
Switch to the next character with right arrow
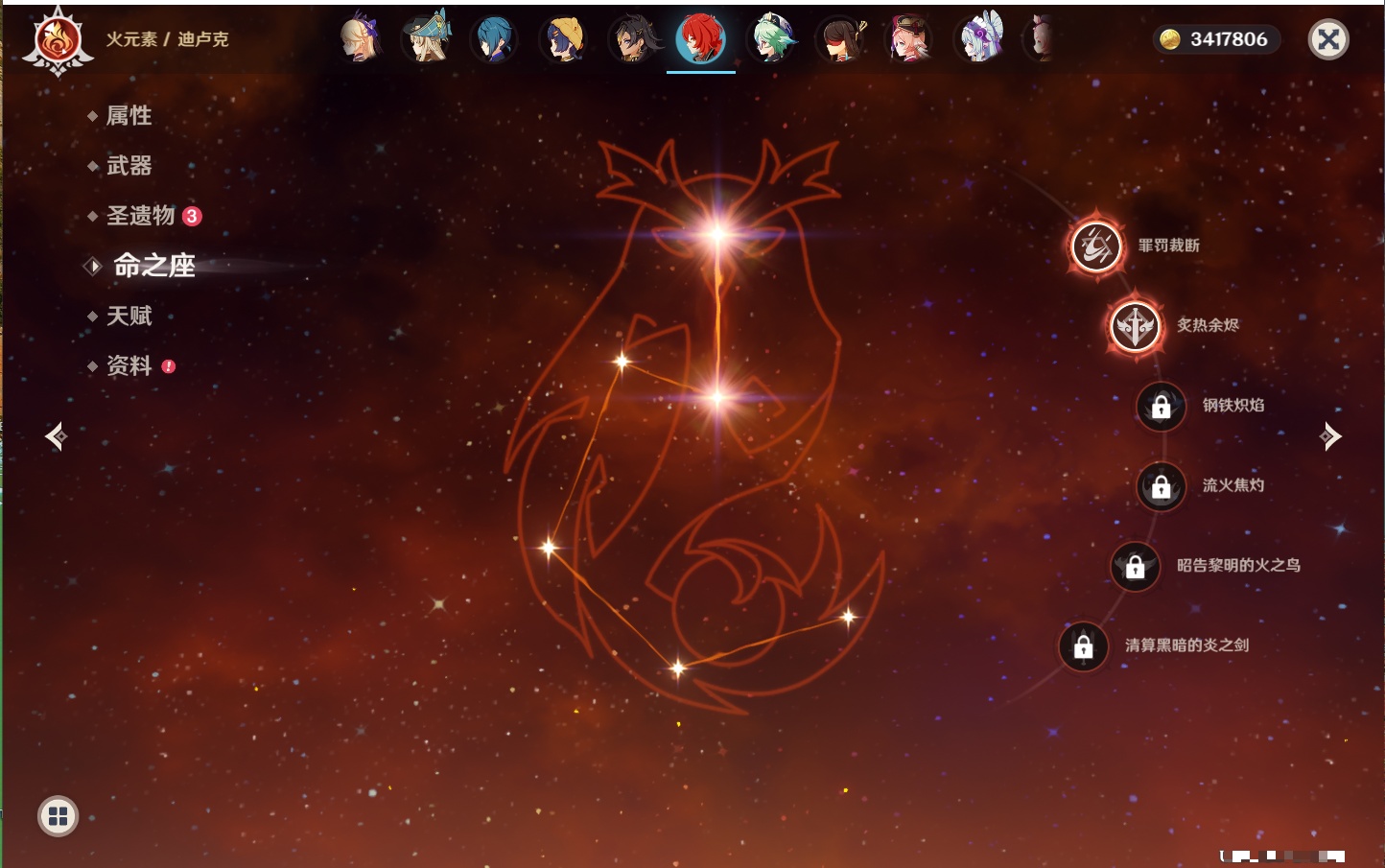click(x=1330, y=436)
